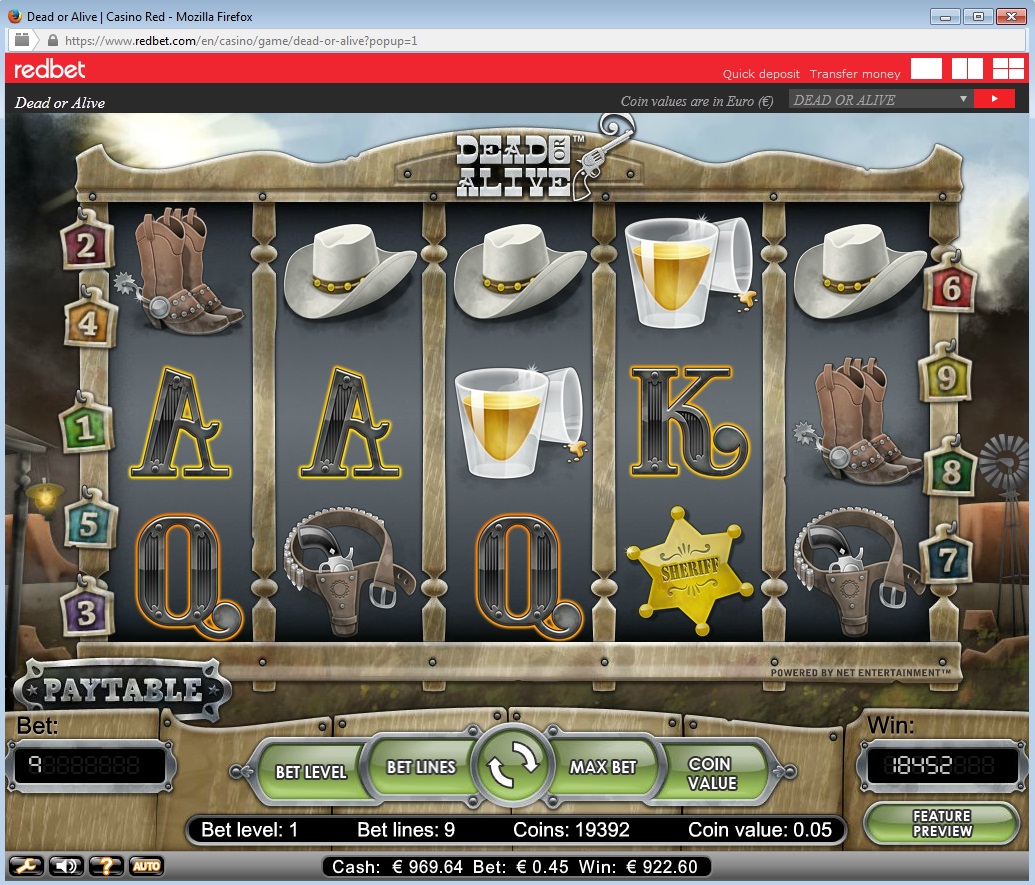
Task: Open the Paytable
Action: (x=121, y=690)
